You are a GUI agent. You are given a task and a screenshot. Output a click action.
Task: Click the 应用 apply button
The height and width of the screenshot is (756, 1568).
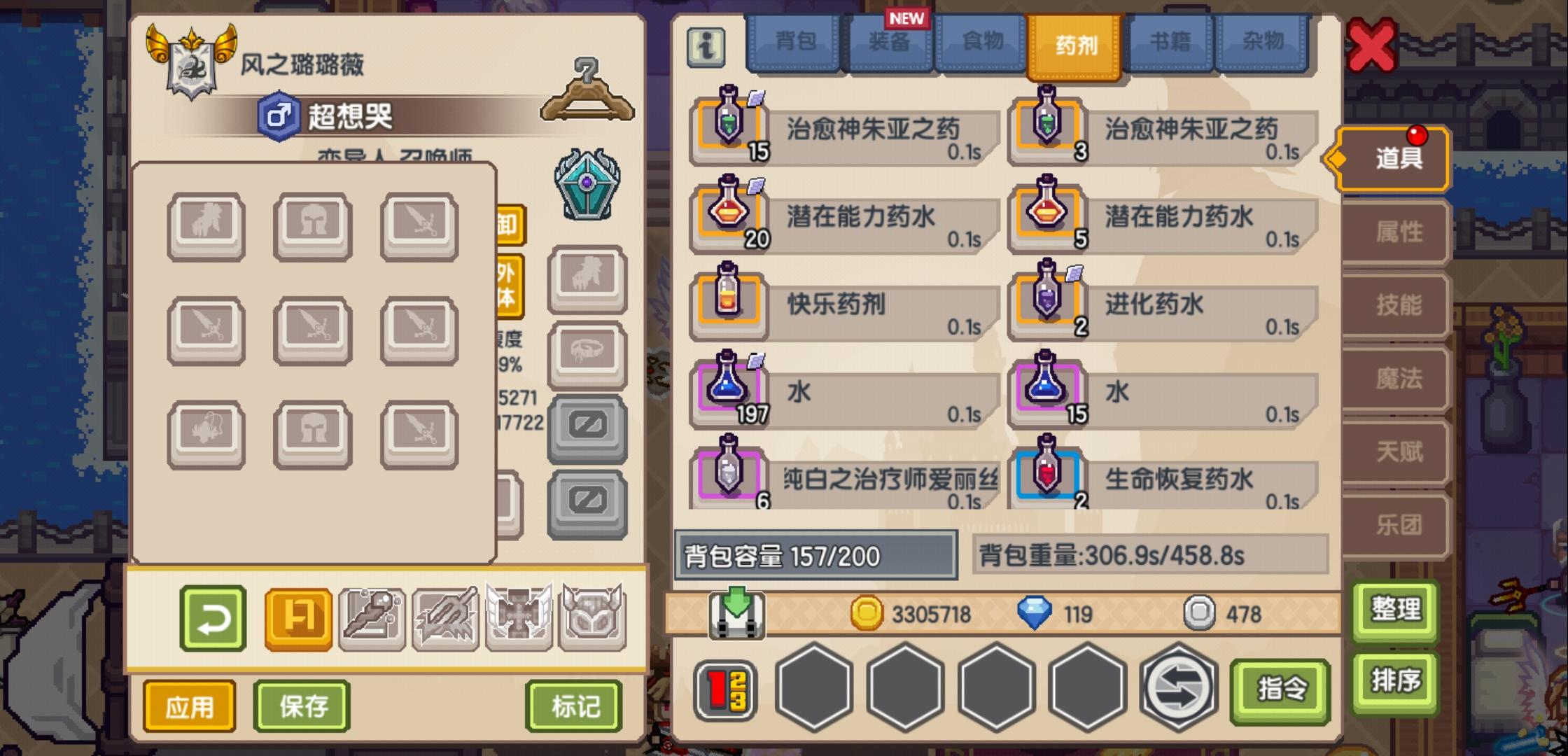click(x=188, y=707)
